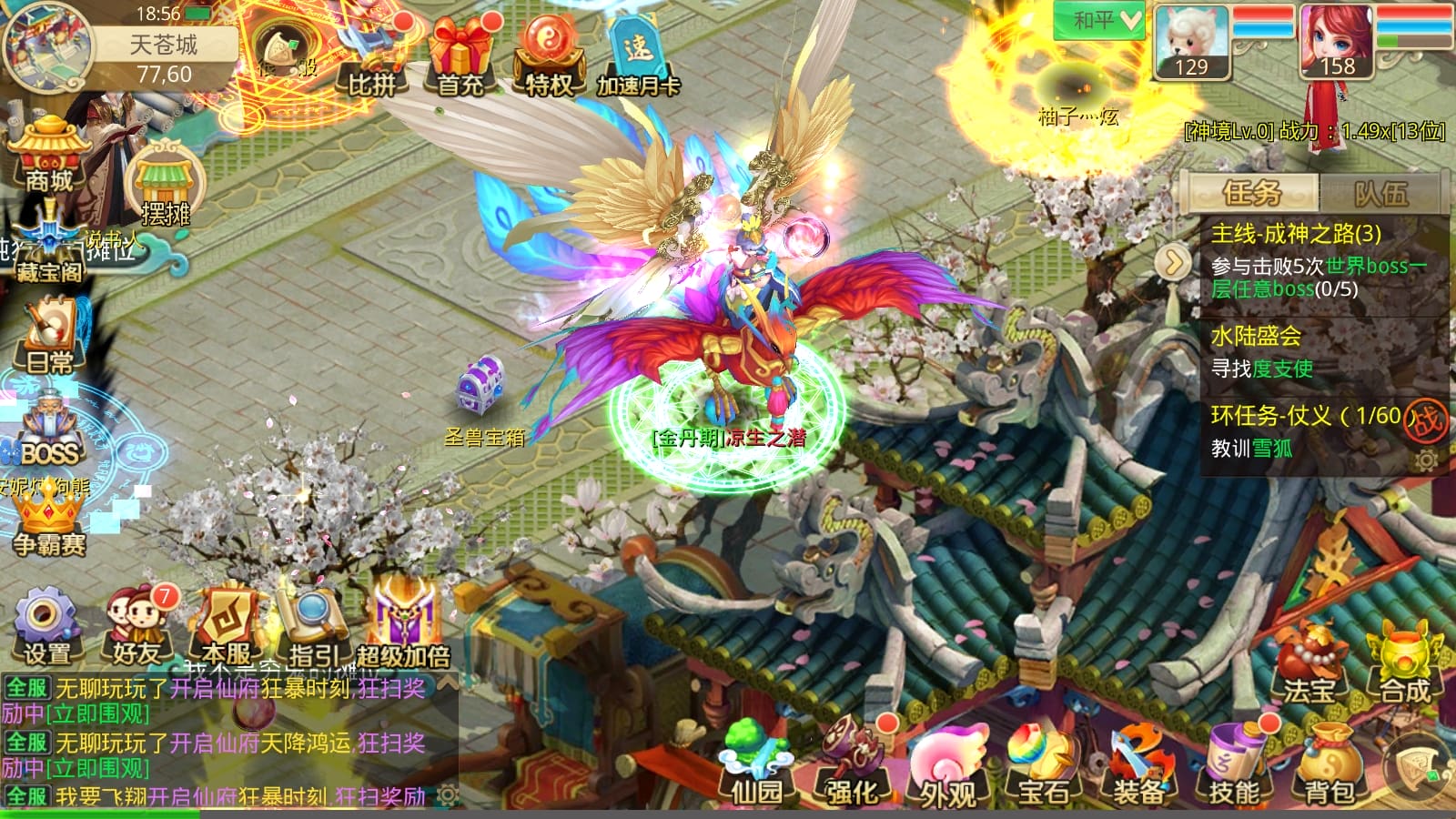Enter the 争霸赛 tournament
1456x819 pixels.
(x=49, y=523)
